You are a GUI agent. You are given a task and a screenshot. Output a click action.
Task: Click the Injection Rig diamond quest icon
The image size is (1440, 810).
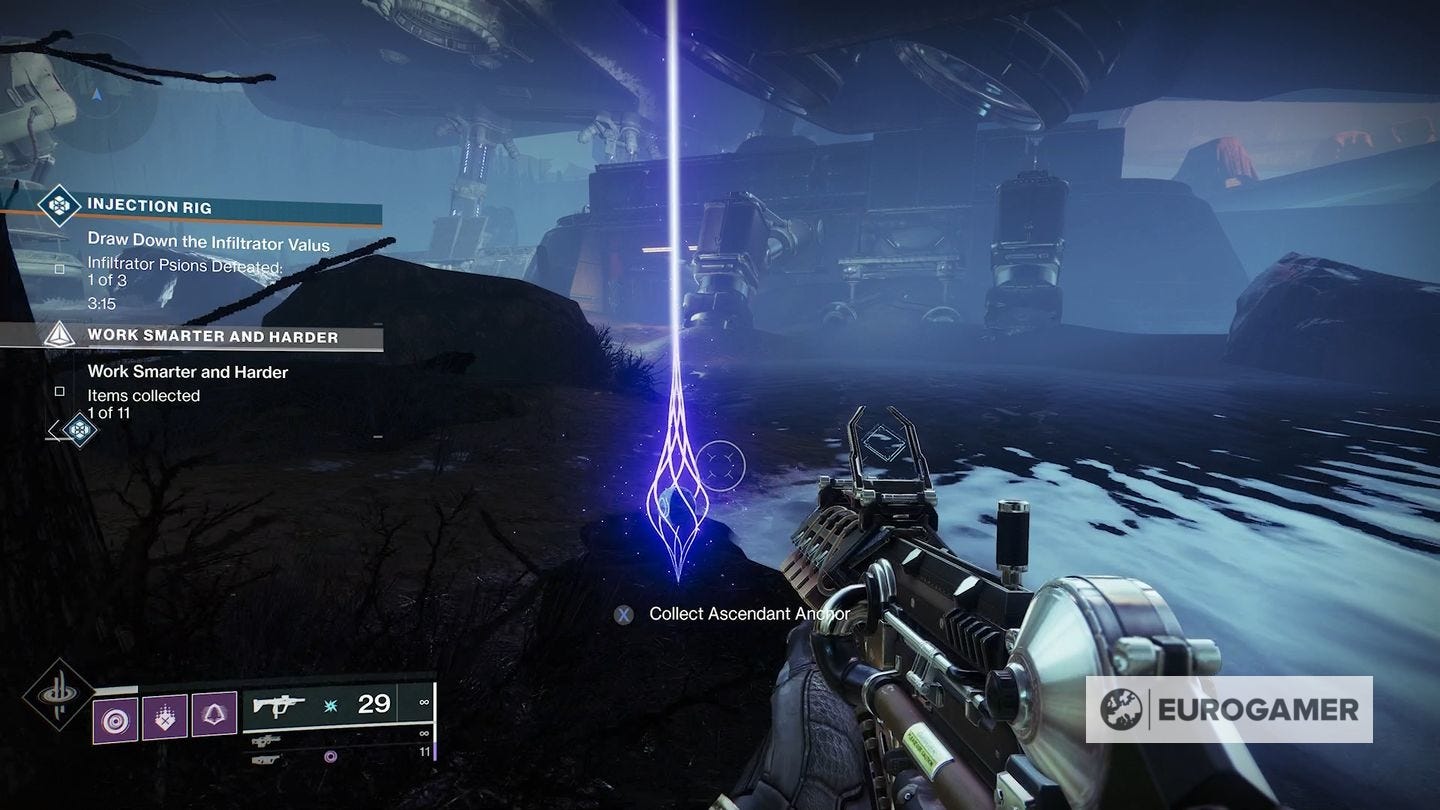tap(59, 204)
